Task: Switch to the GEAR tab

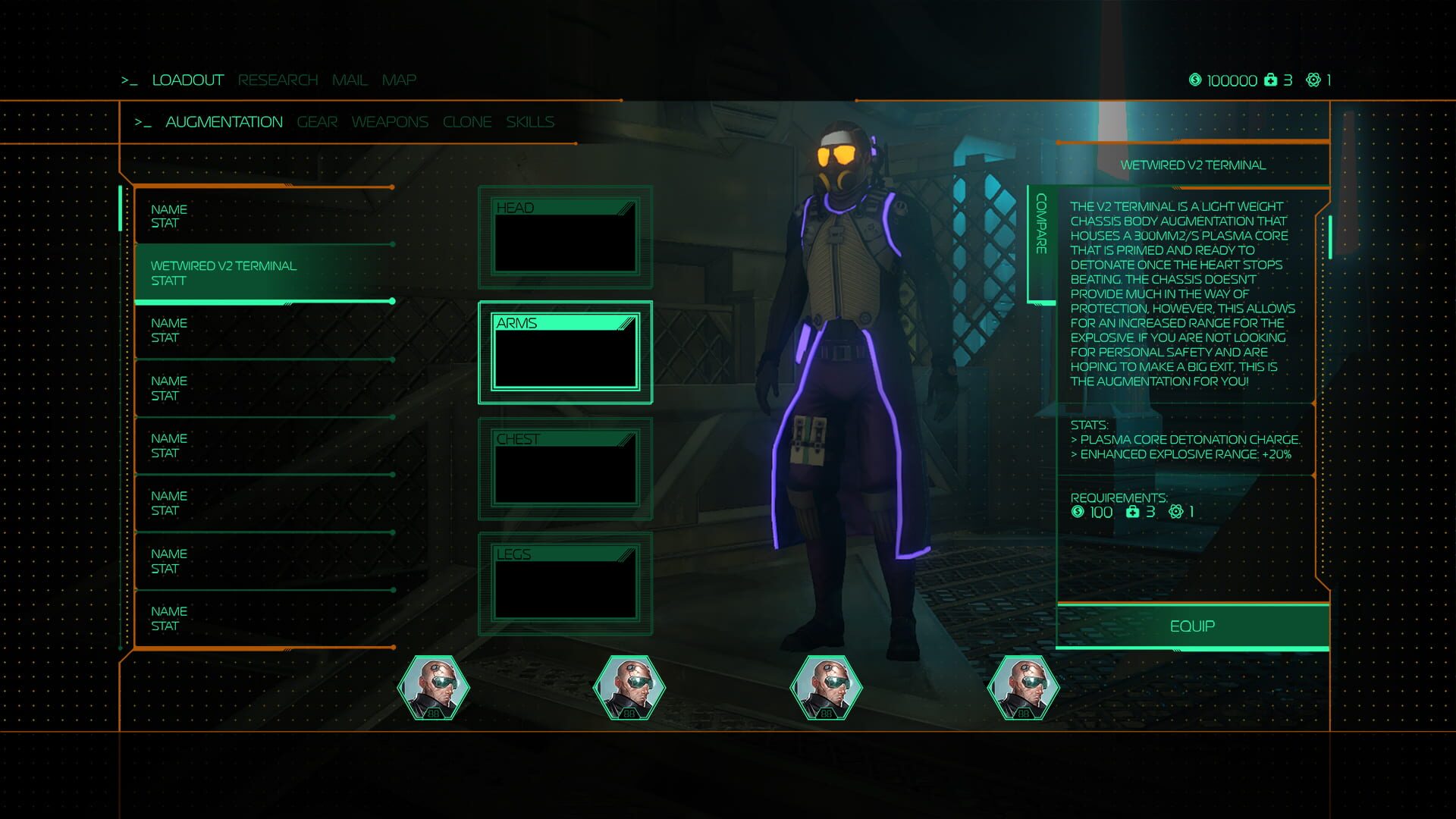Action: click(x=317, y=121)
